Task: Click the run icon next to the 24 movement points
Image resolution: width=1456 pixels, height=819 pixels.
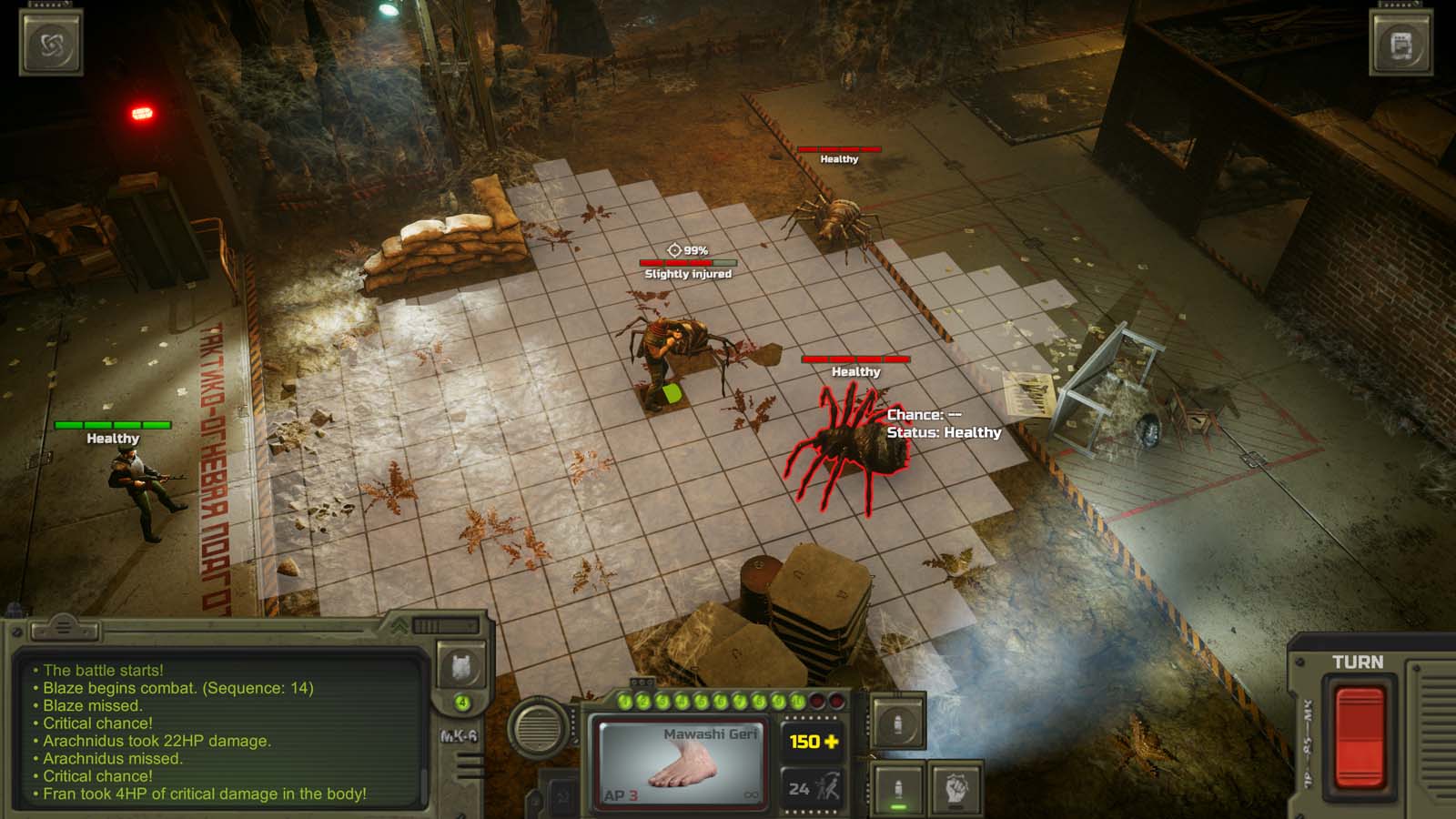Action: (830, 785)
